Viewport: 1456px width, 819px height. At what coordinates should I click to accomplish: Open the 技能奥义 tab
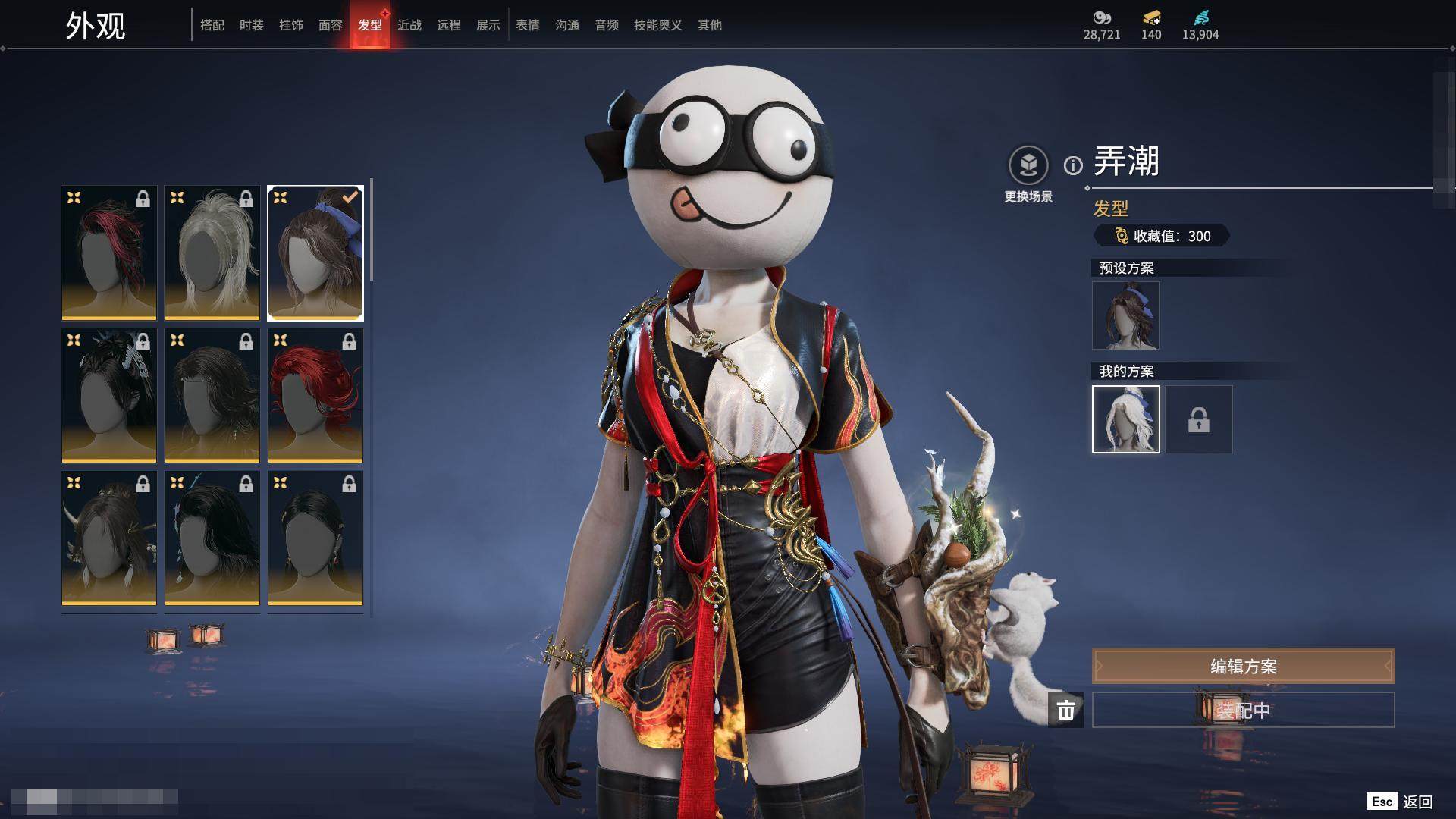click(x=657, y=25)
